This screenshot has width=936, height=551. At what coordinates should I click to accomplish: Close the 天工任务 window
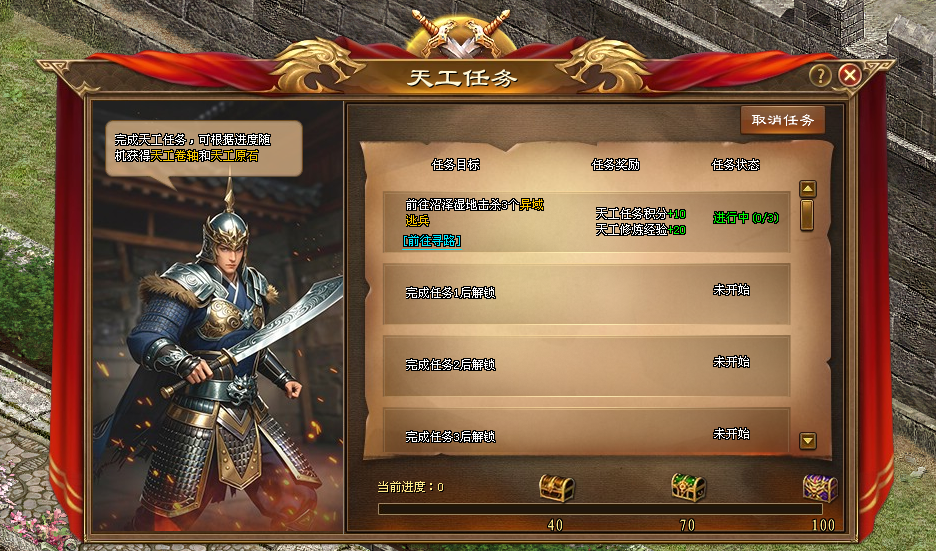click(850, 75)
